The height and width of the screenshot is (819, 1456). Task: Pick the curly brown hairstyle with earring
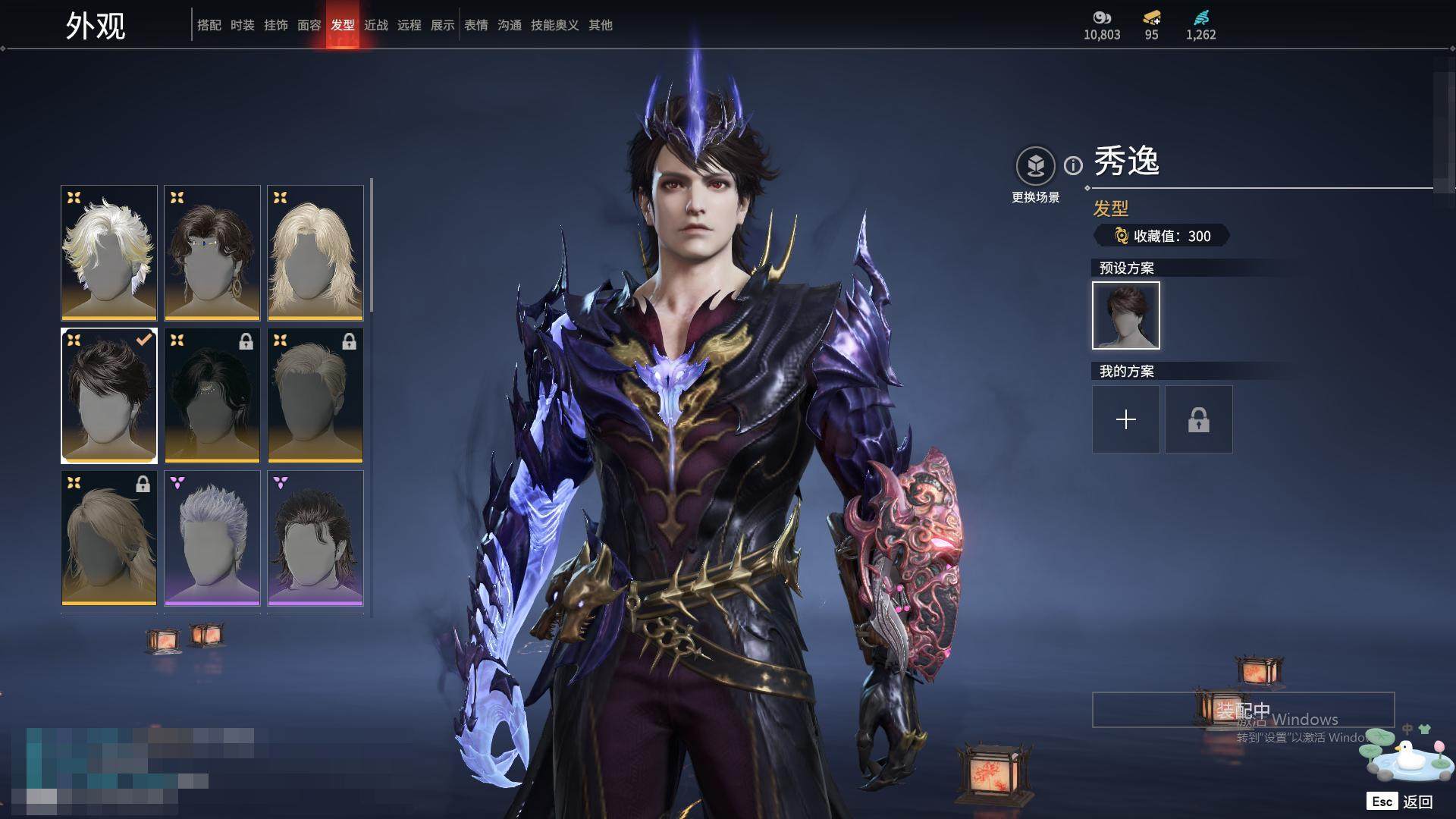[x=212, y=253]
